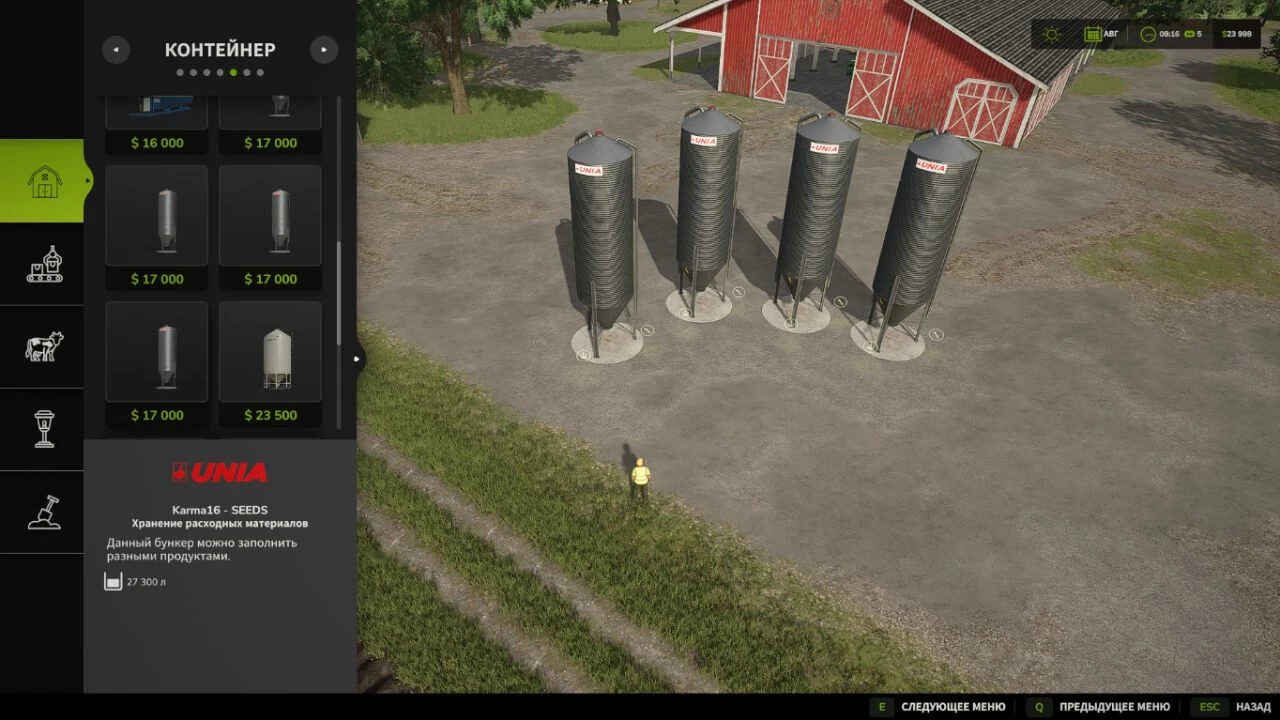Screen dimensions: 1280x720
Task: Click the item list scrollbar
Action: pyautogui.click(x=339, y=290)
